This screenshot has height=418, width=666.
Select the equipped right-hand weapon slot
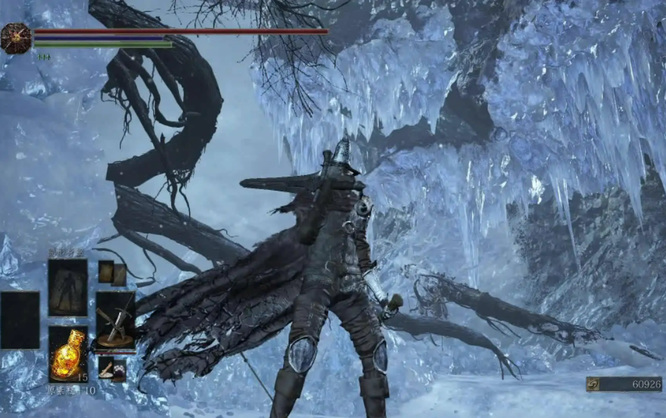tap(115, 321)
